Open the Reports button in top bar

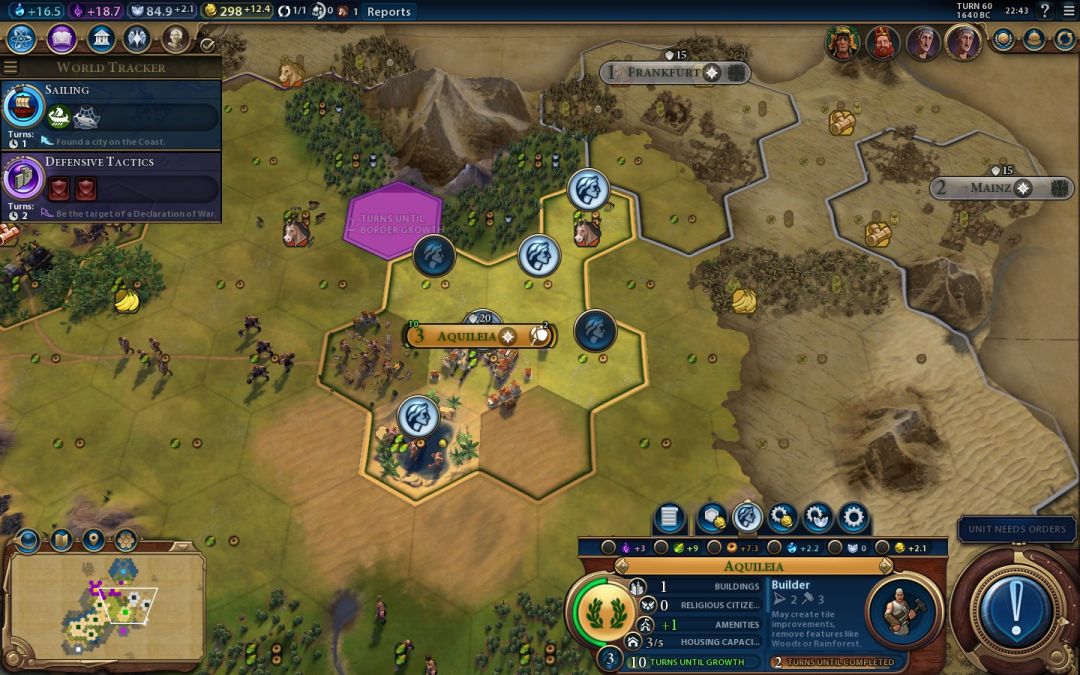point(388,11)
